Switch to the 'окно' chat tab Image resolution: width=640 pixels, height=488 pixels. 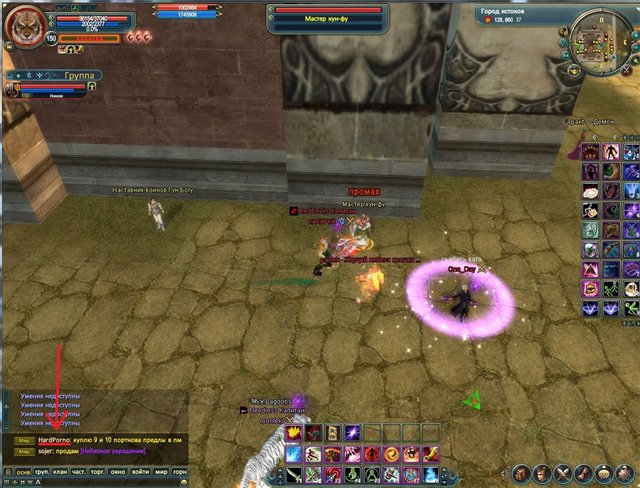click(x=117, y=470)
